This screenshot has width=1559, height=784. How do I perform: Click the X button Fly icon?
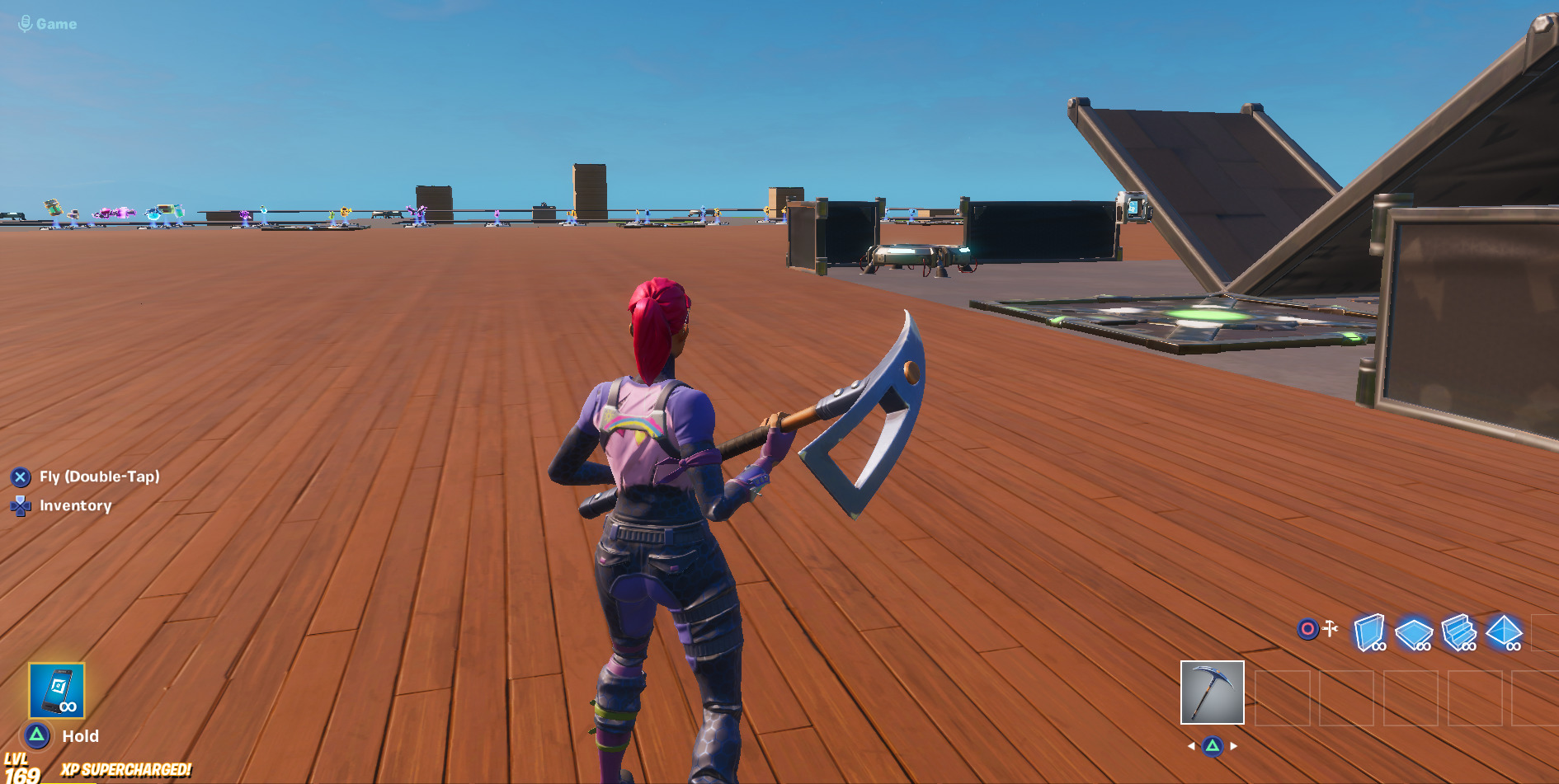point(22,477)
